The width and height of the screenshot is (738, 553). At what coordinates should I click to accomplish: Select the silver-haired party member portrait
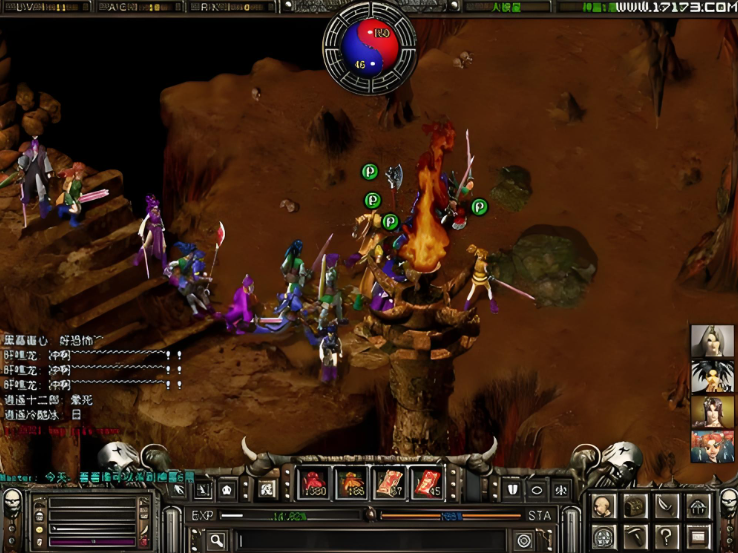coord(712,342)
